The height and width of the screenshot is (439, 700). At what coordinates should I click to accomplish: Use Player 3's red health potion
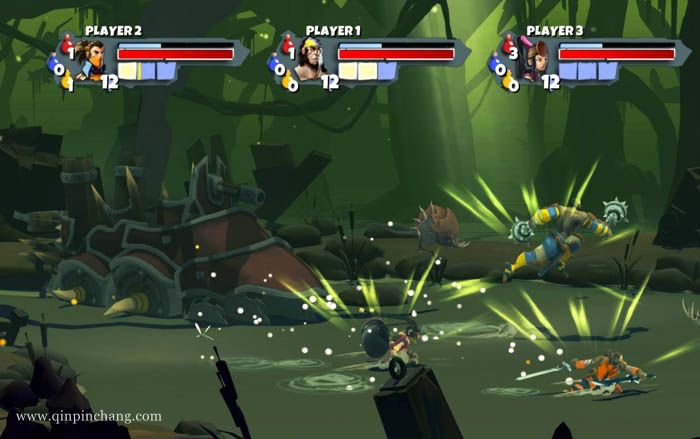click(x=509, y=46)
